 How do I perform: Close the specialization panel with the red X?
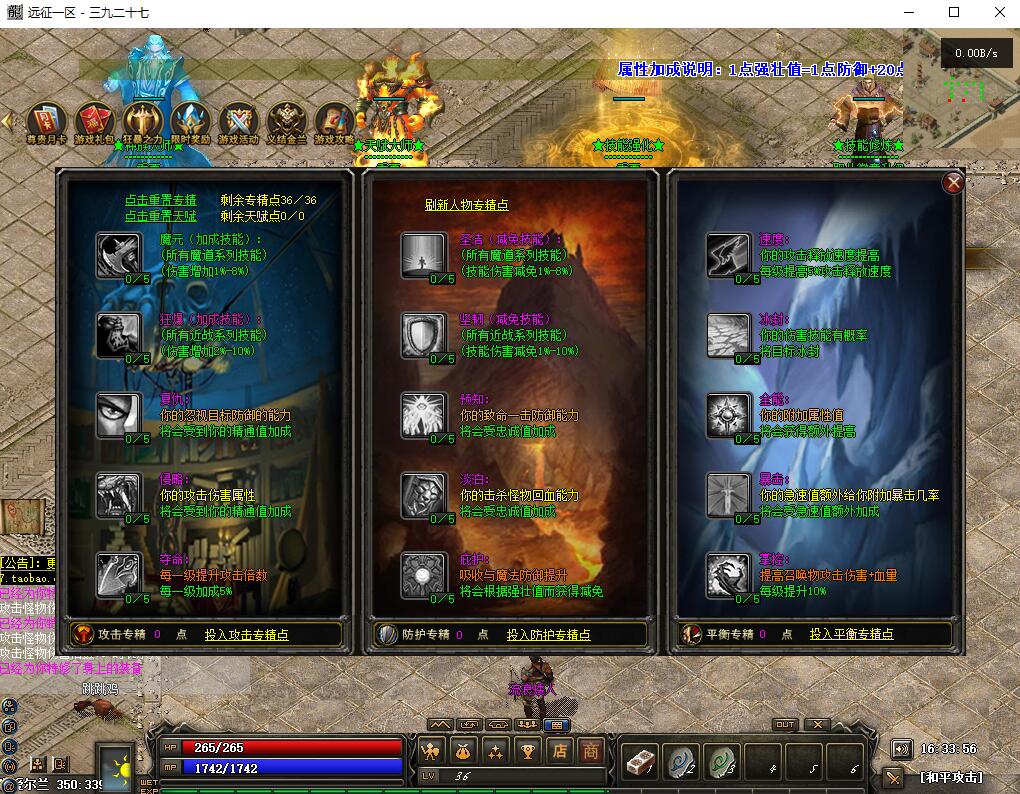point(954,182)
